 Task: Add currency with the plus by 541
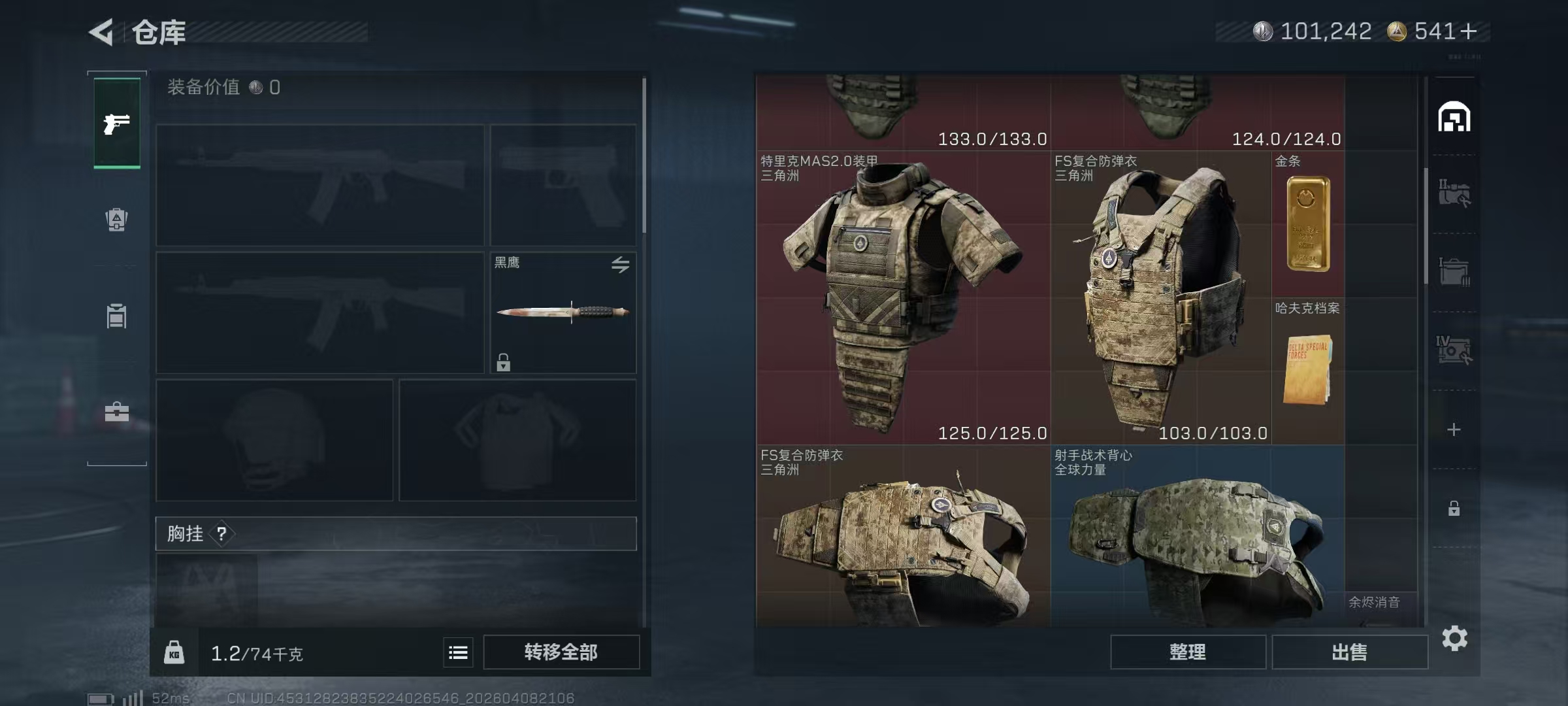1468,31
